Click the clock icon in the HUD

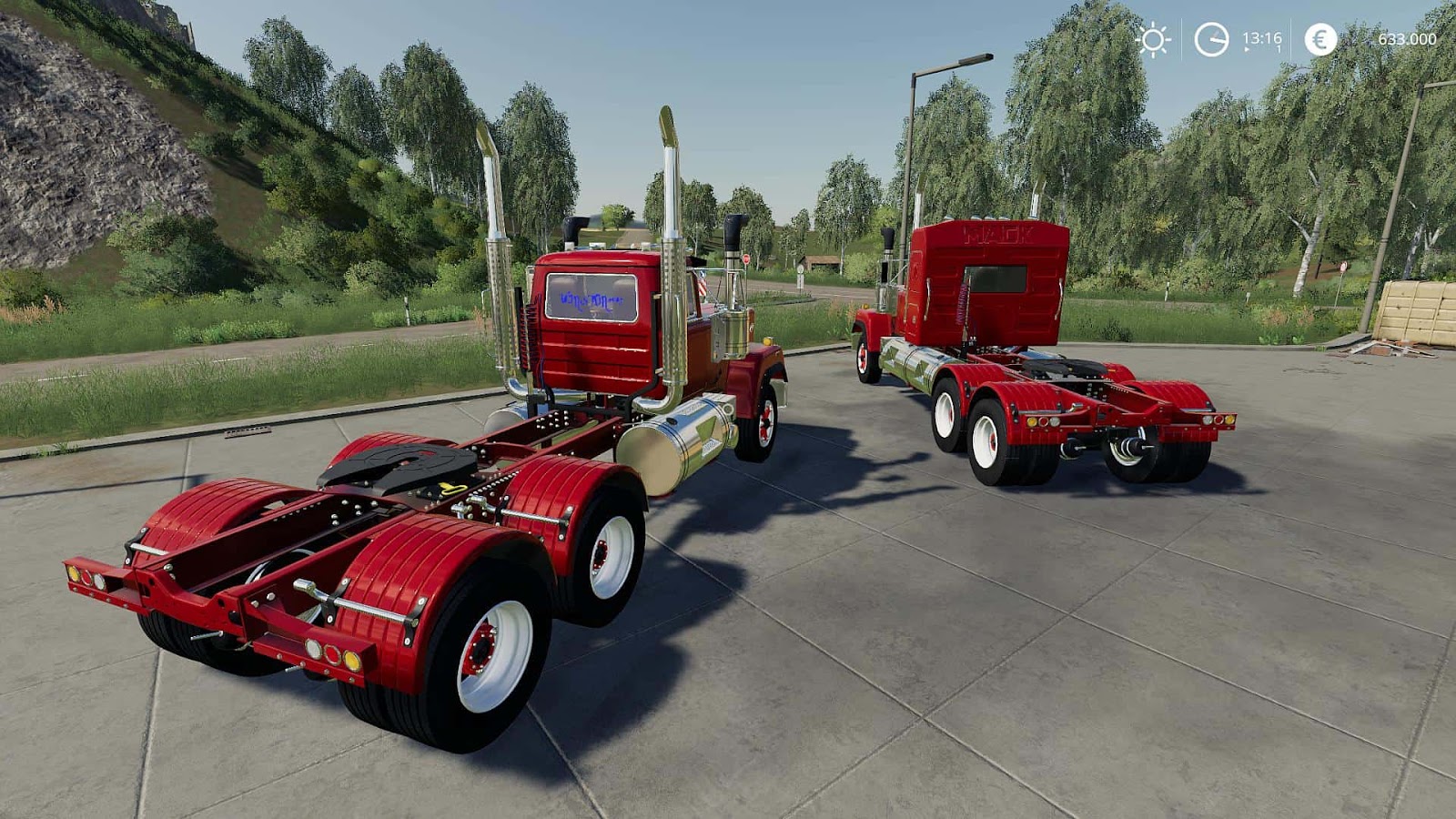pos(1209,39)
